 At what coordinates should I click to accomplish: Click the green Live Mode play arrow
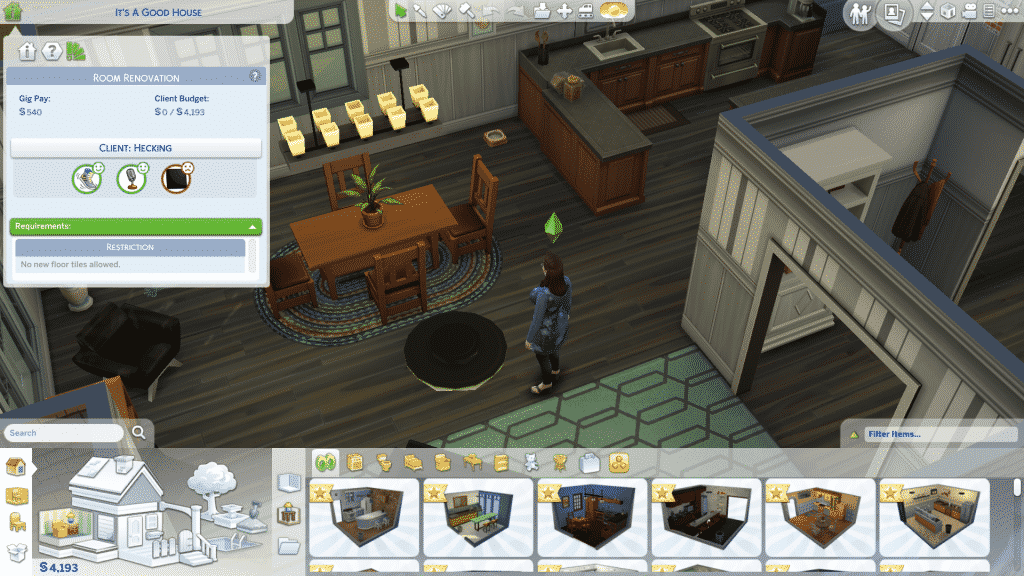coord(400,11)
